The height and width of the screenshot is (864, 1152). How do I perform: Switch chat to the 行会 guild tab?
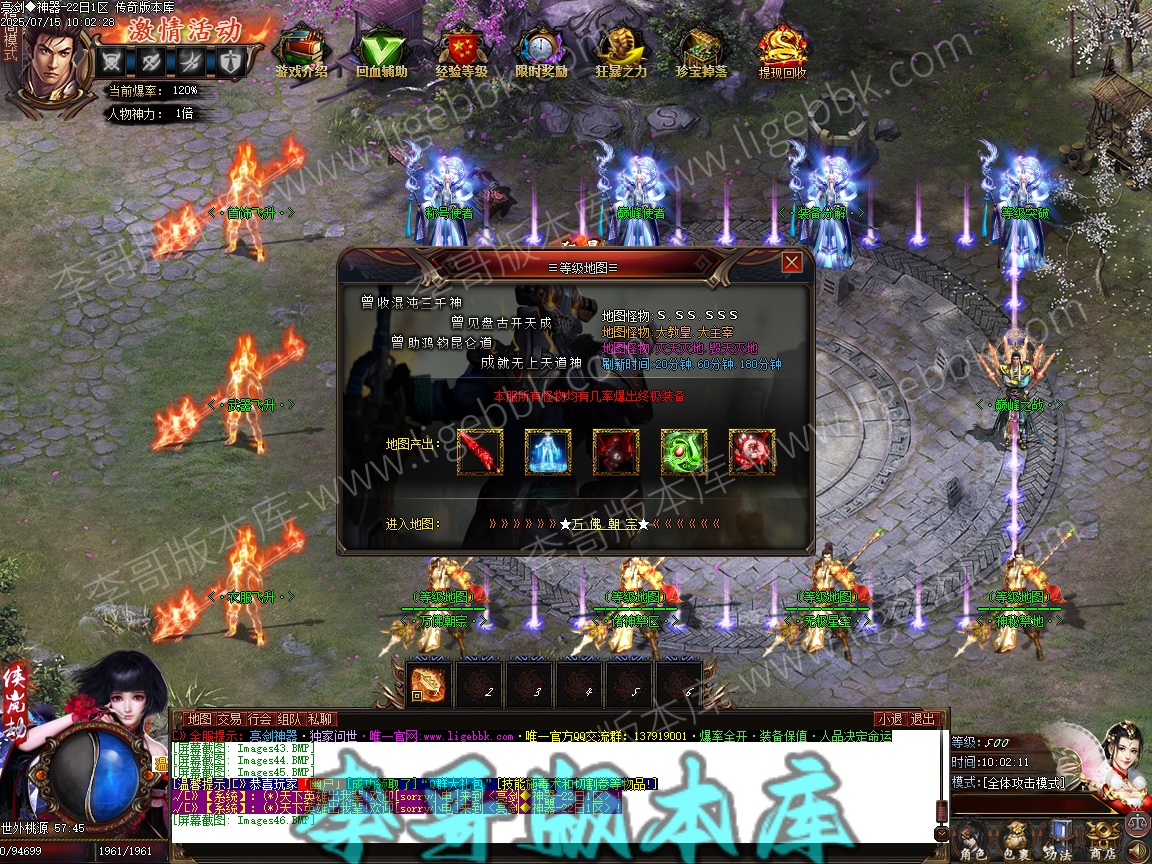(x=260, y=719)
